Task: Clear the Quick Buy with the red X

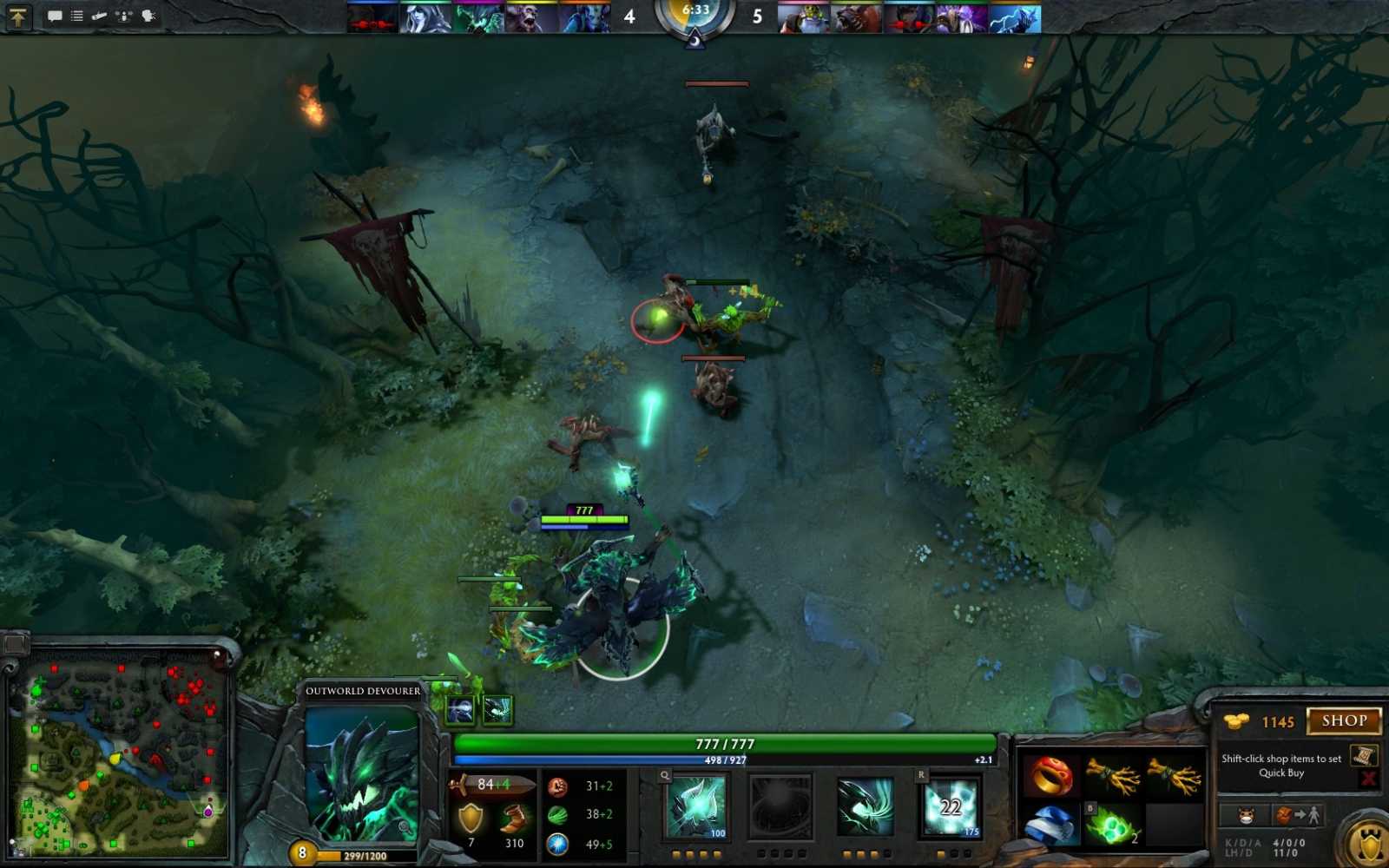Action: tap(1366, 778)
